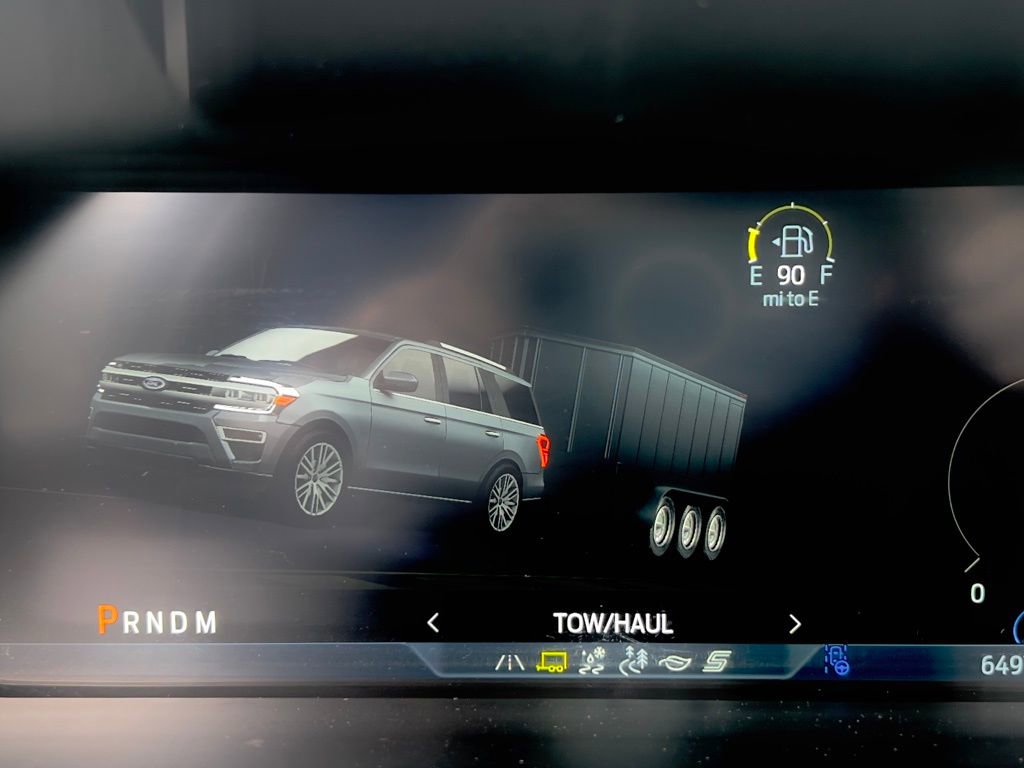Select the next drive mode arrow
Screen dimensions: 1024x768
[795, 624]
